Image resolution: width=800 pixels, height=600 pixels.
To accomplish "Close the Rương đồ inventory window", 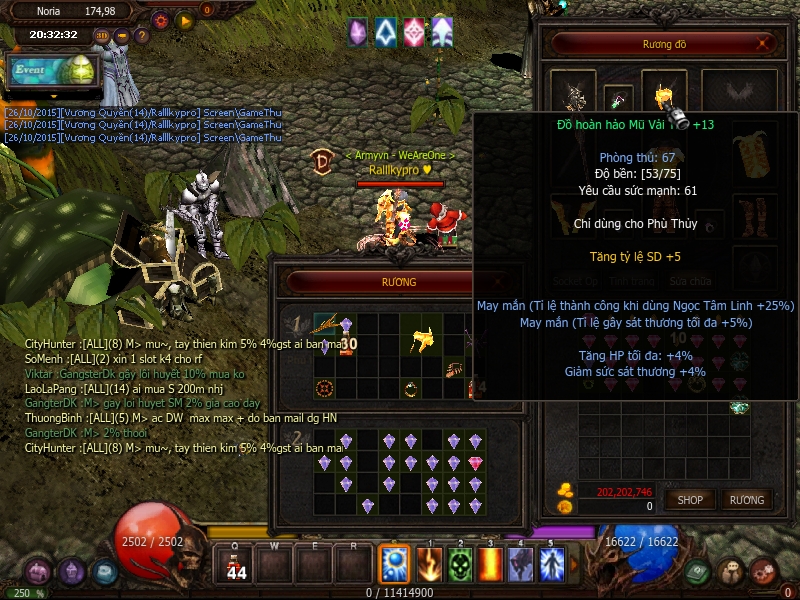I will pyautogui.click(x=764, y=43).
